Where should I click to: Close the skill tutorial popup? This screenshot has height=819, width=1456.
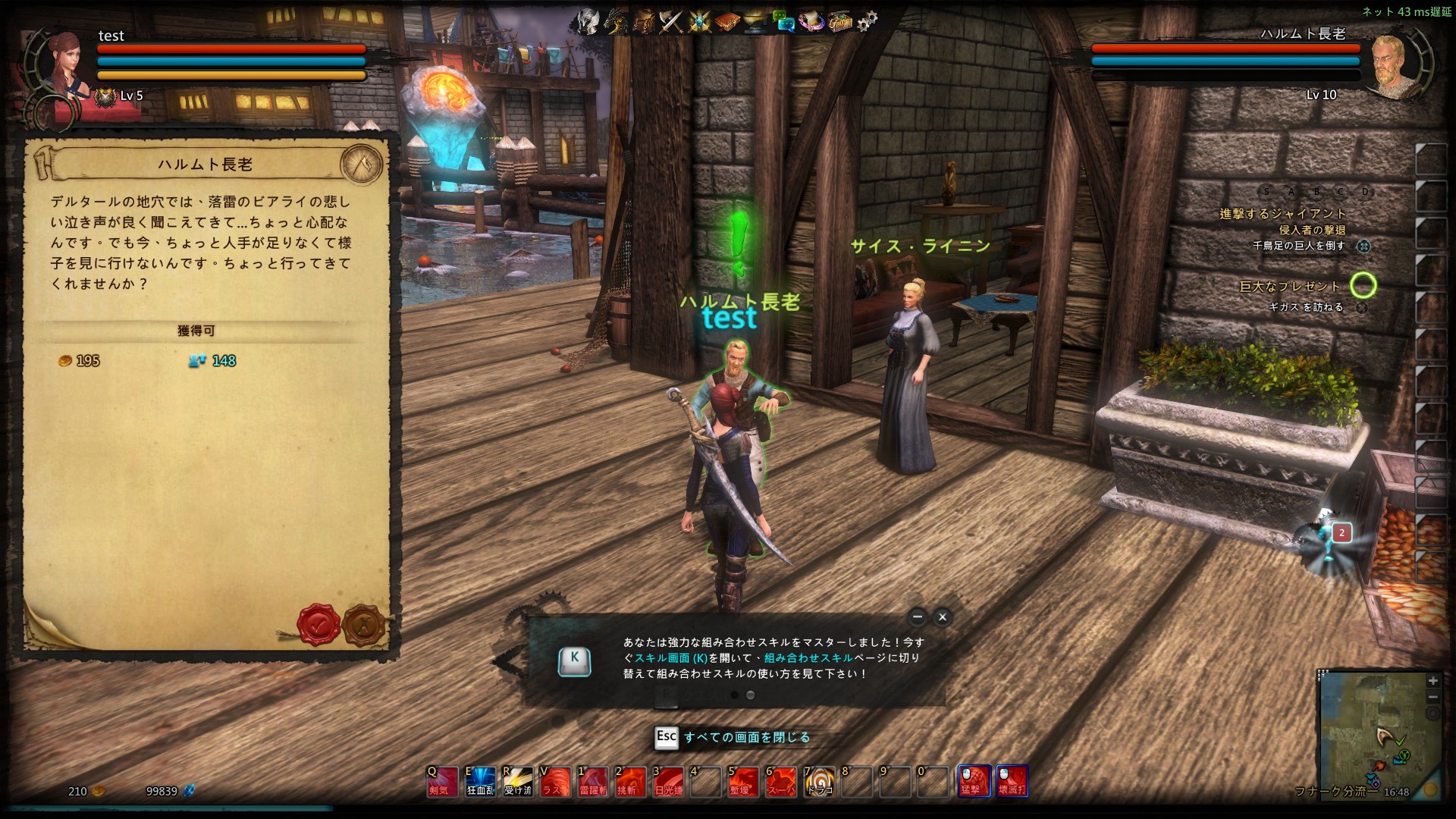click(943, 617)
